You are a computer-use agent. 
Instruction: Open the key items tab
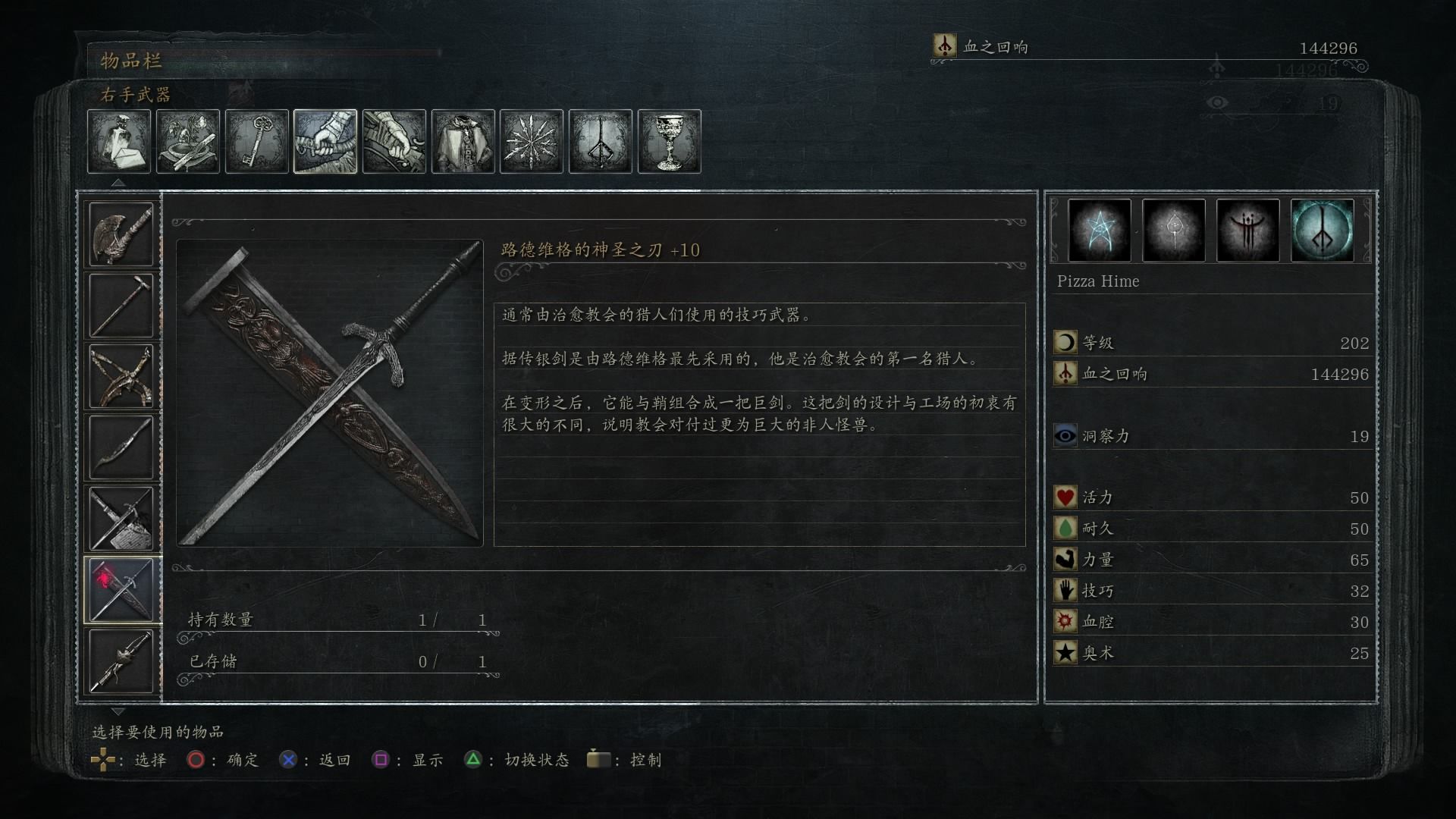257,142
